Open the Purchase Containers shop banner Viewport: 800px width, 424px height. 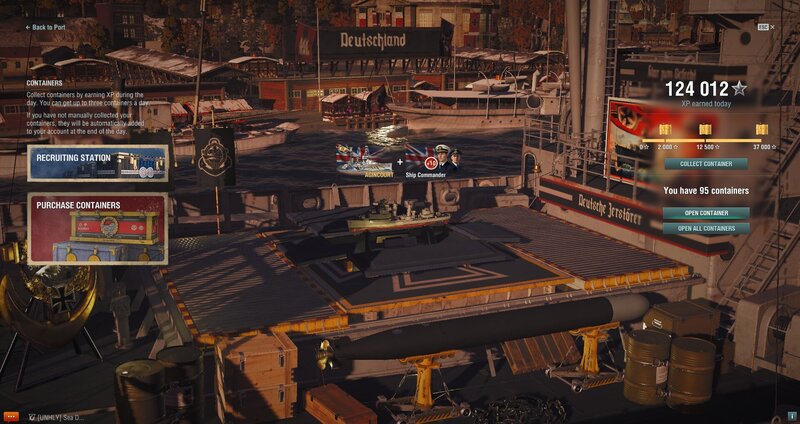(x=97, y=228)
